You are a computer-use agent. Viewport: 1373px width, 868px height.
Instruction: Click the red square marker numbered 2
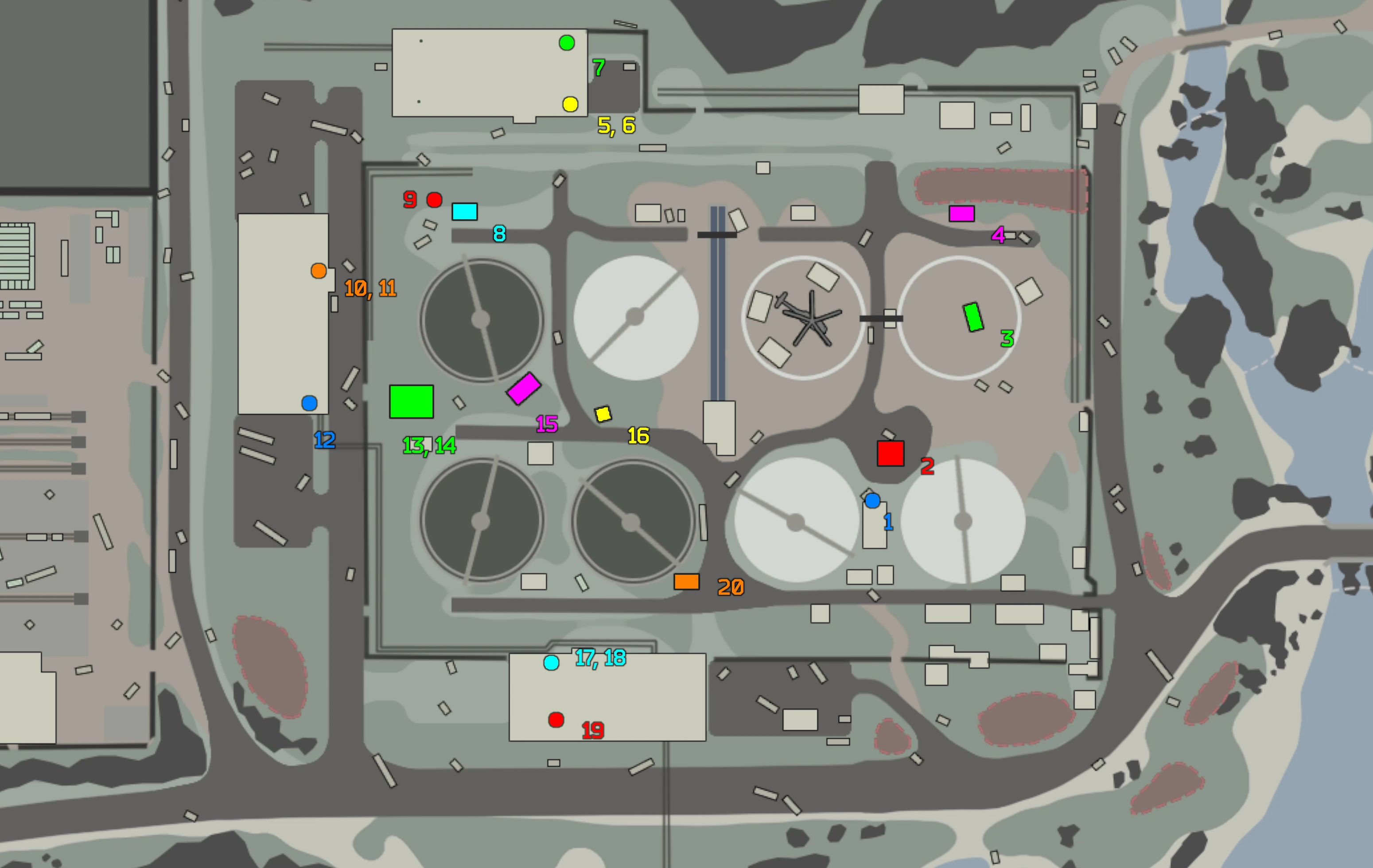(890, 453)
